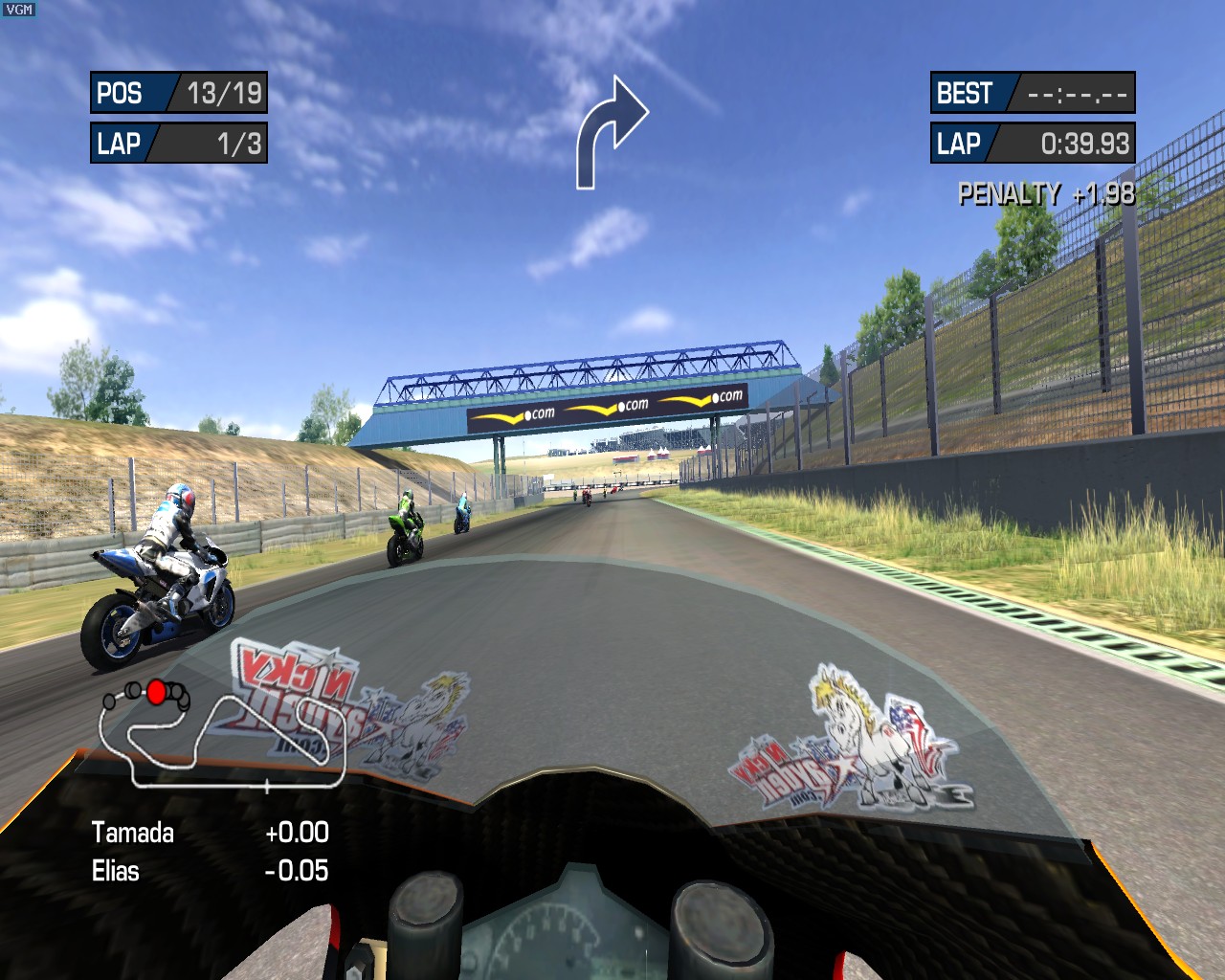Select the upcoming right-turn arrow indicator
1225x980 pixels.
click(x=611, y=132)
